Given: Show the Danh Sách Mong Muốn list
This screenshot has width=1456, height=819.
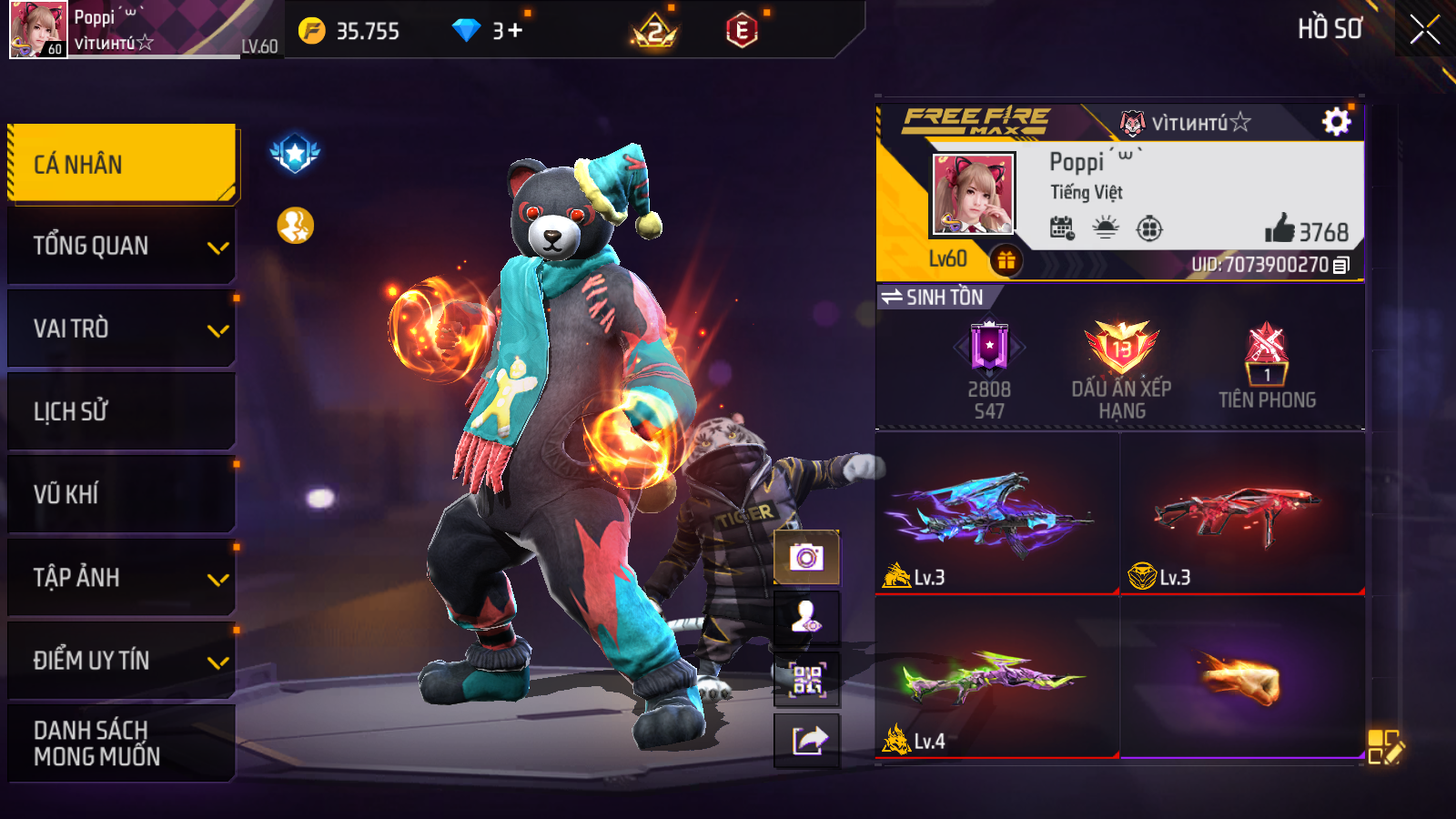Looking at the screenshot, I should point(122,743).
